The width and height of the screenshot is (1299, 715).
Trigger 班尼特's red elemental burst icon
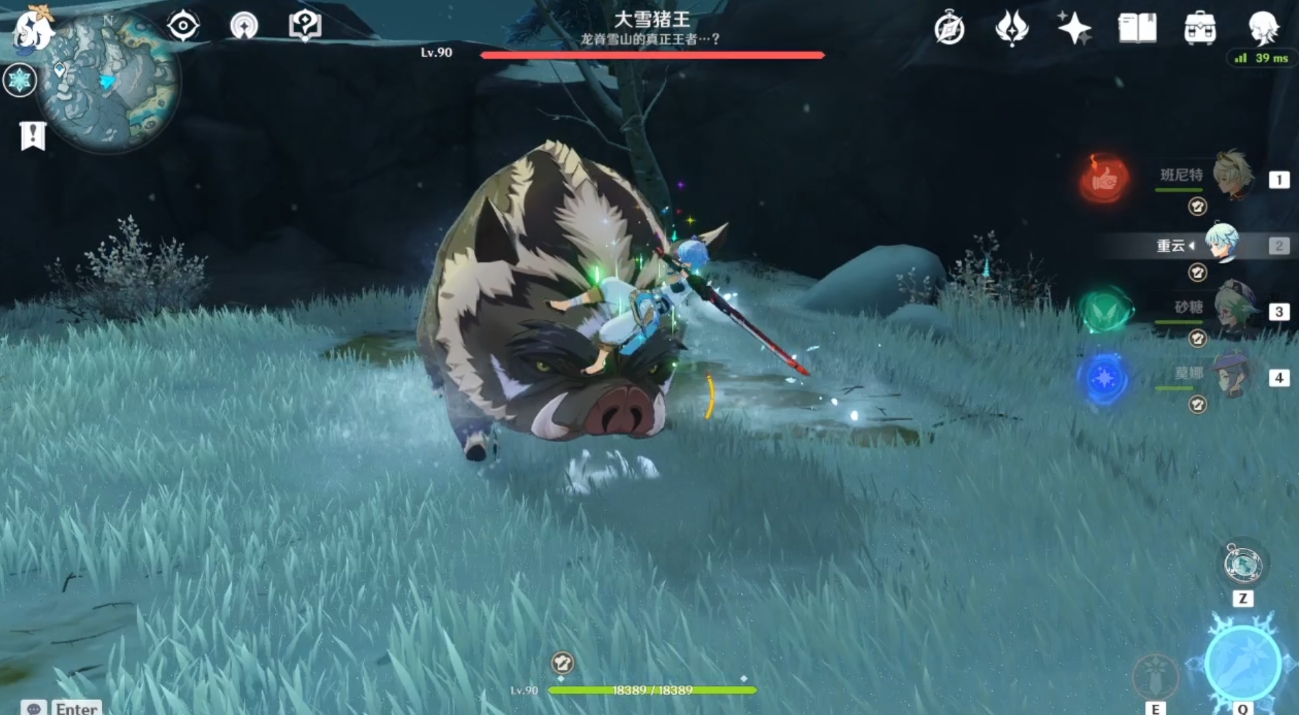click(1104, 179)
